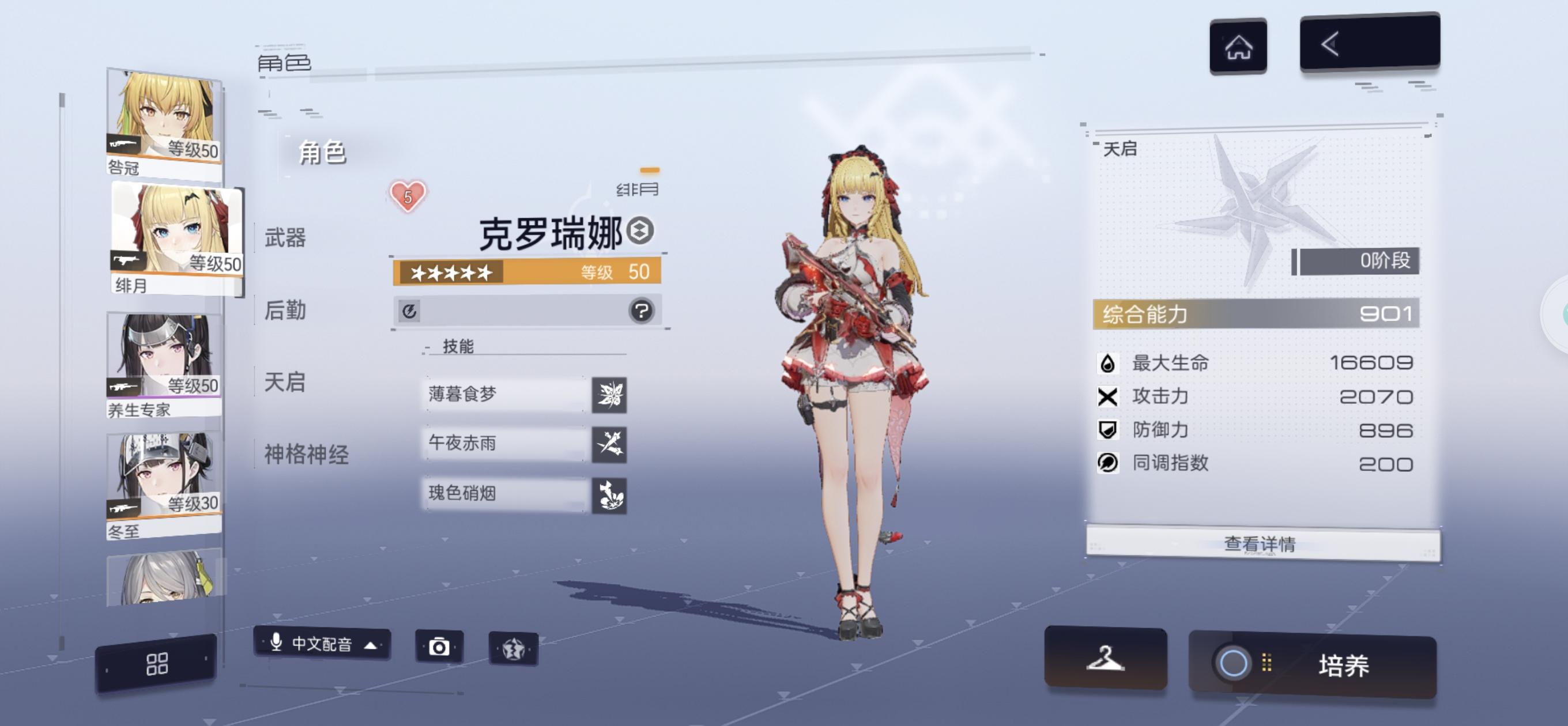Select the 午夜赤雨 skill icon
Viewport: 1568px width, 726px height.
pos(609,444)
